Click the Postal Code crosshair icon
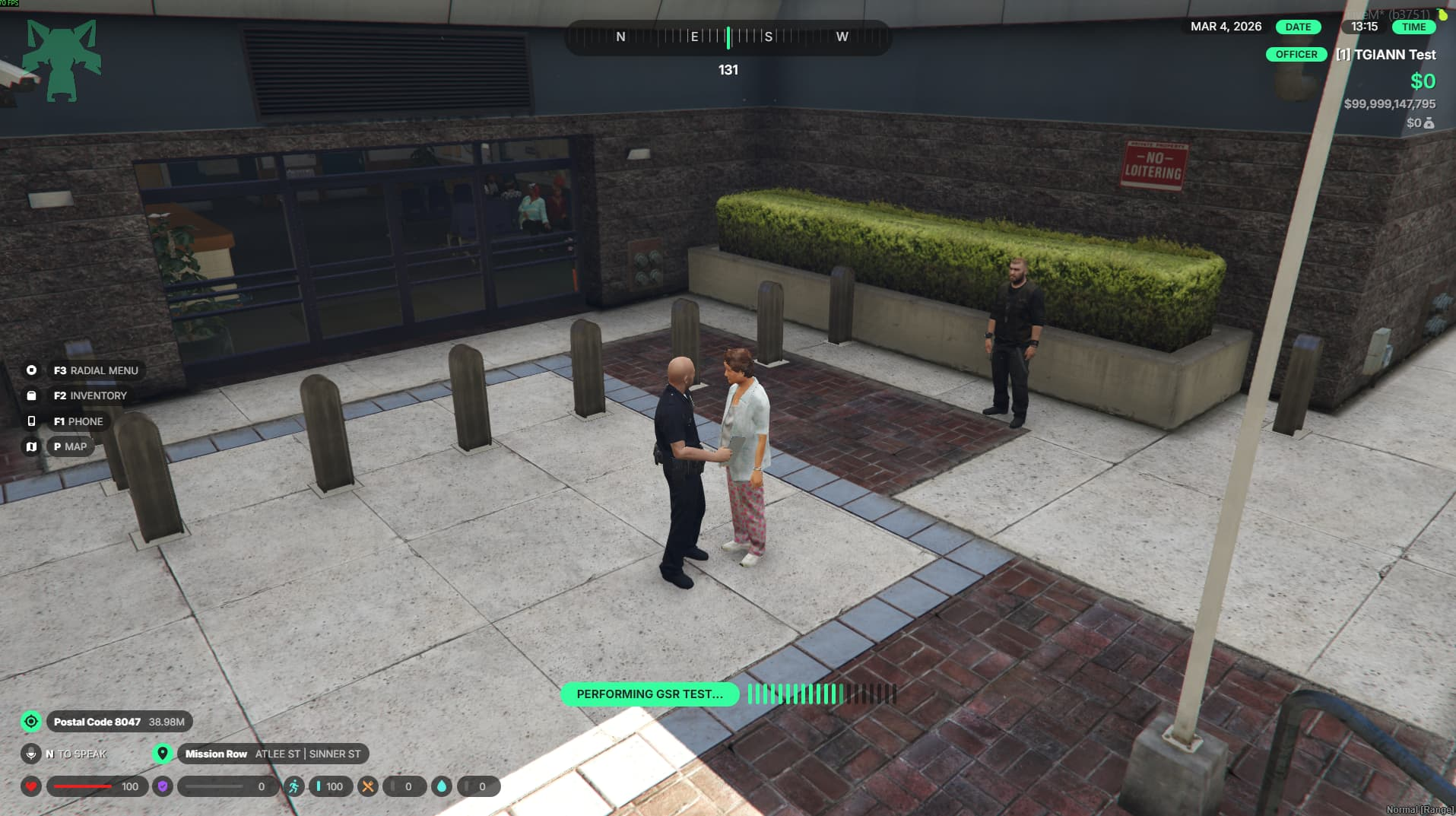 point(31,722)
